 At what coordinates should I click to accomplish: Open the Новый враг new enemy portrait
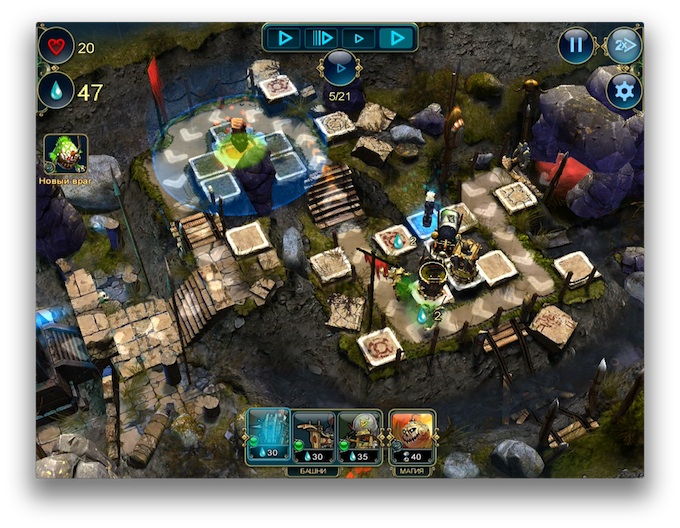pos(65,154)
